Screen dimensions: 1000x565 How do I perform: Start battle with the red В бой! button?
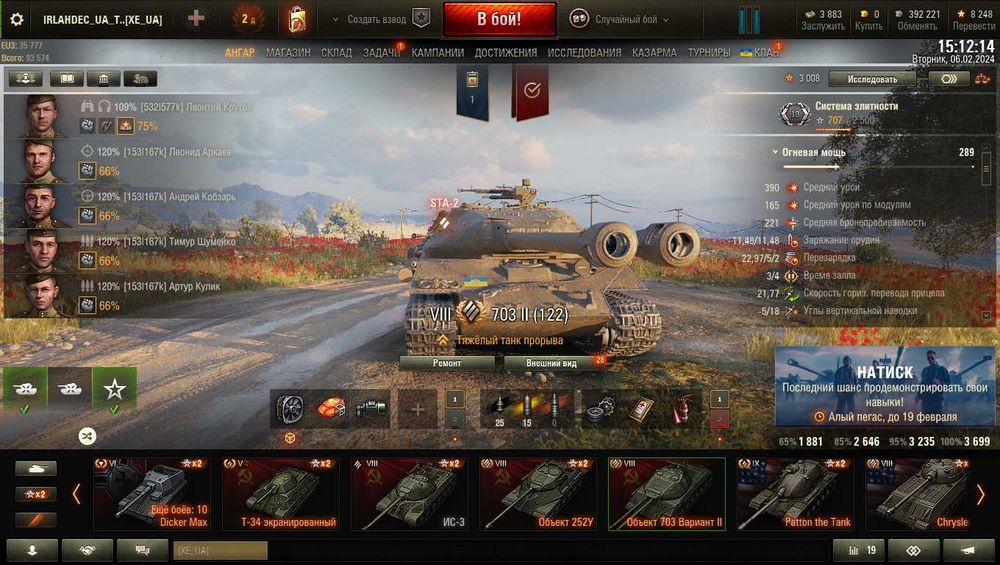pyautogui.click(x=500, y=19)
